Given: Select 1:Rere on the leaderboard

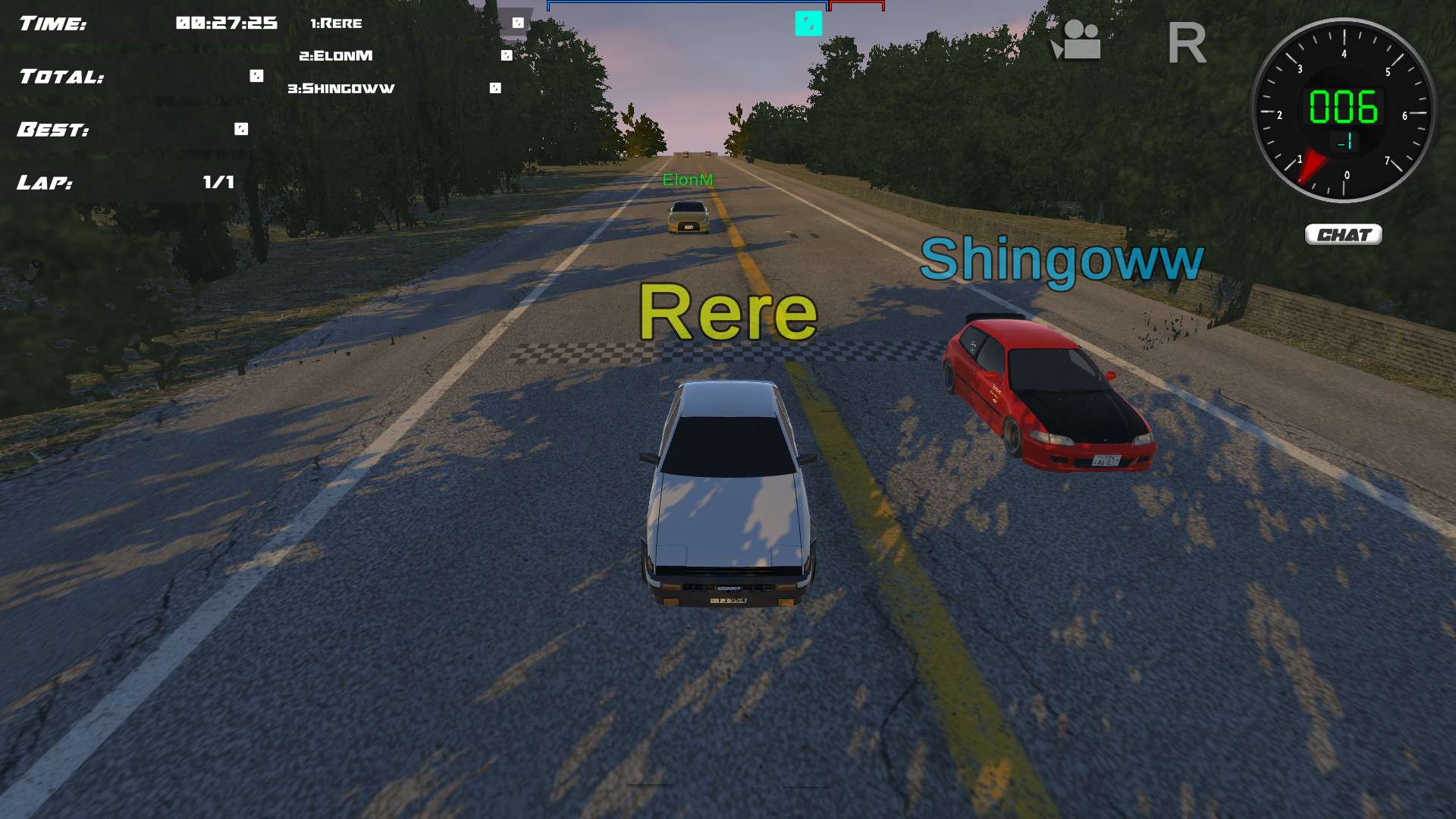Looking at the screenshot, I should [x=336, y=24].
